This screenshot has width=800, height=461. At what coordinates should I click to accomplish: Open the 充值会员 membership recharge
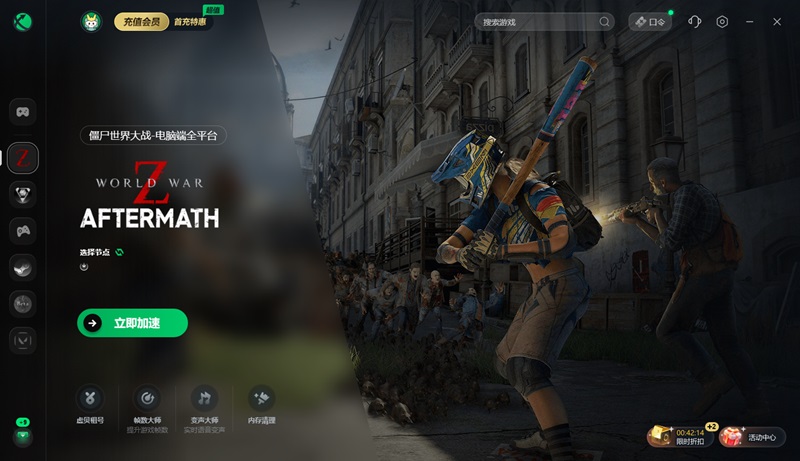[141, 21]
